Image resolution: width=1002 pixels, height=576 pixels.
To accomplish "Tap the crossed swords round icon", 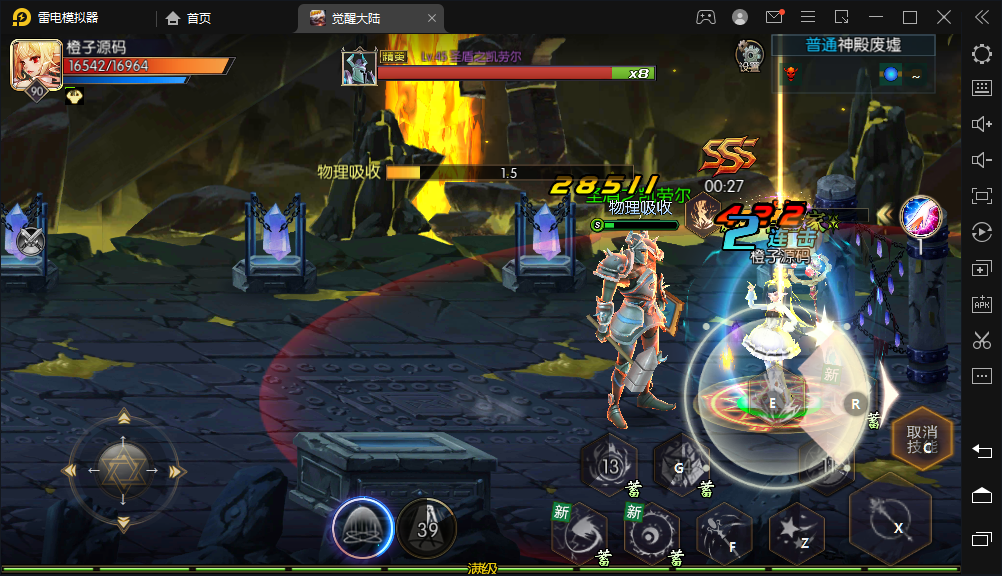I will tap(30, 239).
